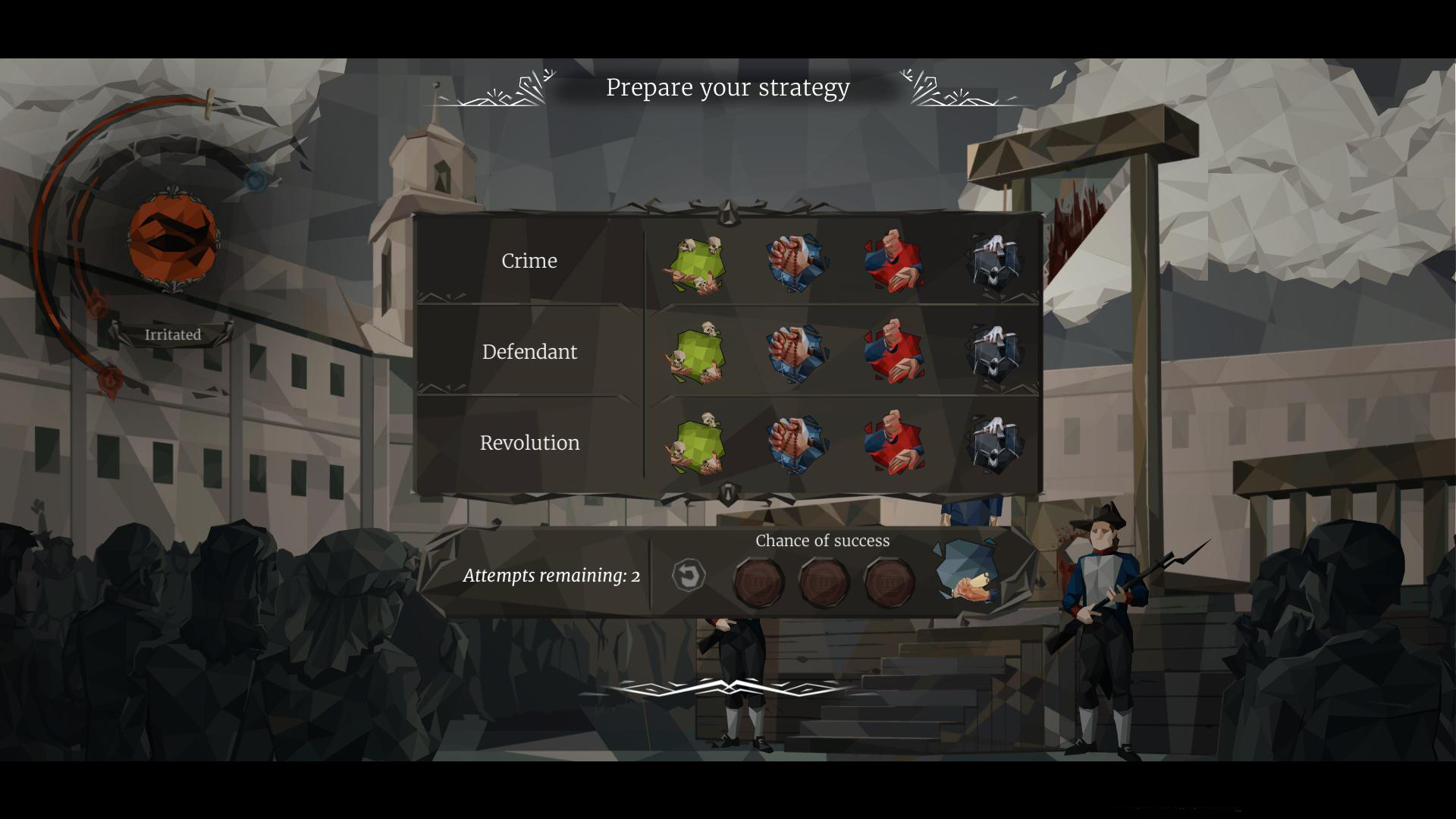Select the green skulls icon for the Revolution row

pyautogui.click(x=698, y=443)
